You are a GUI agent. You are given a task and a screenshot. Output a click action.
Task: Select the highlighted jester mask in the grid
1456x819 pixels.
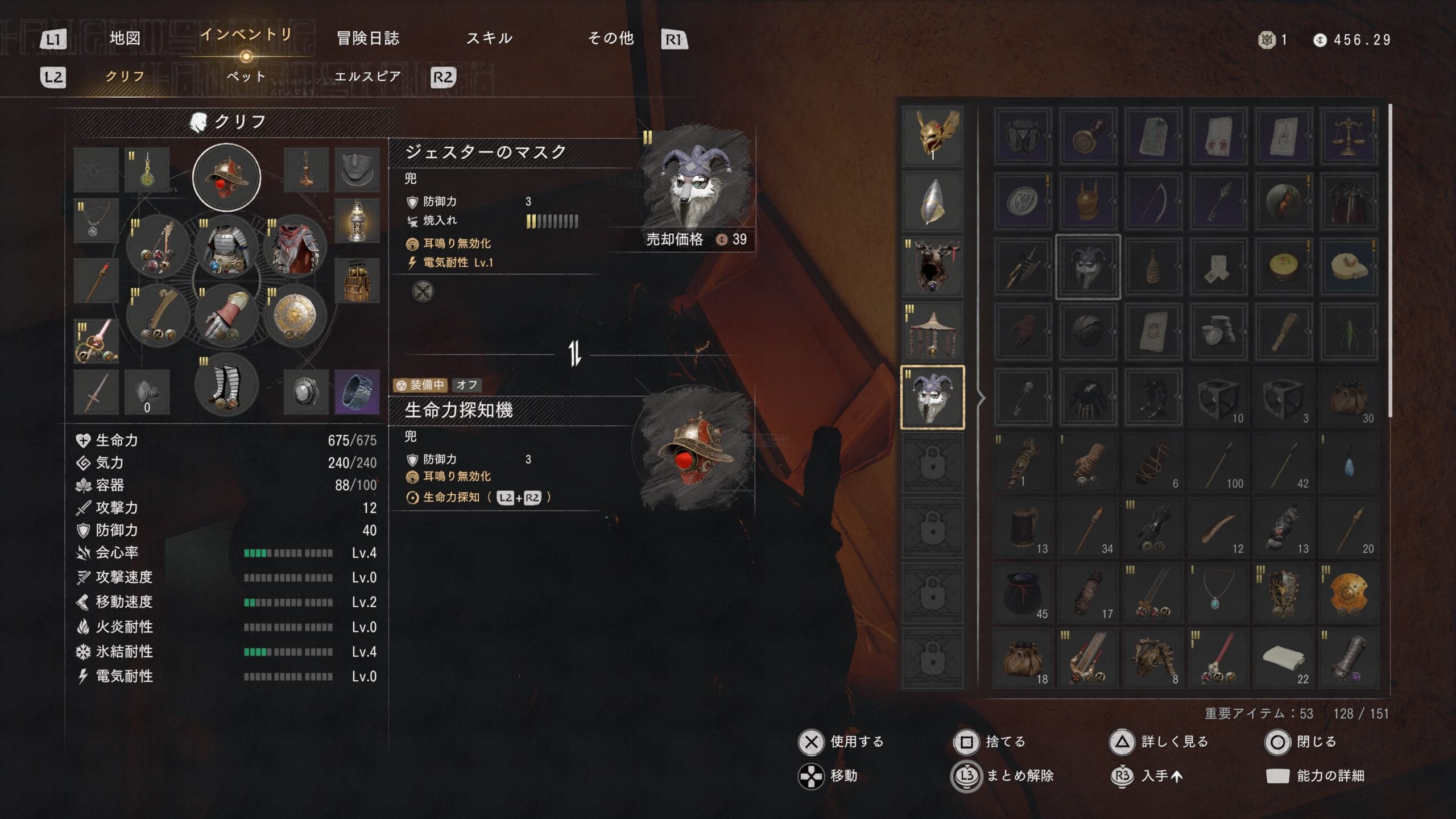1087,266
